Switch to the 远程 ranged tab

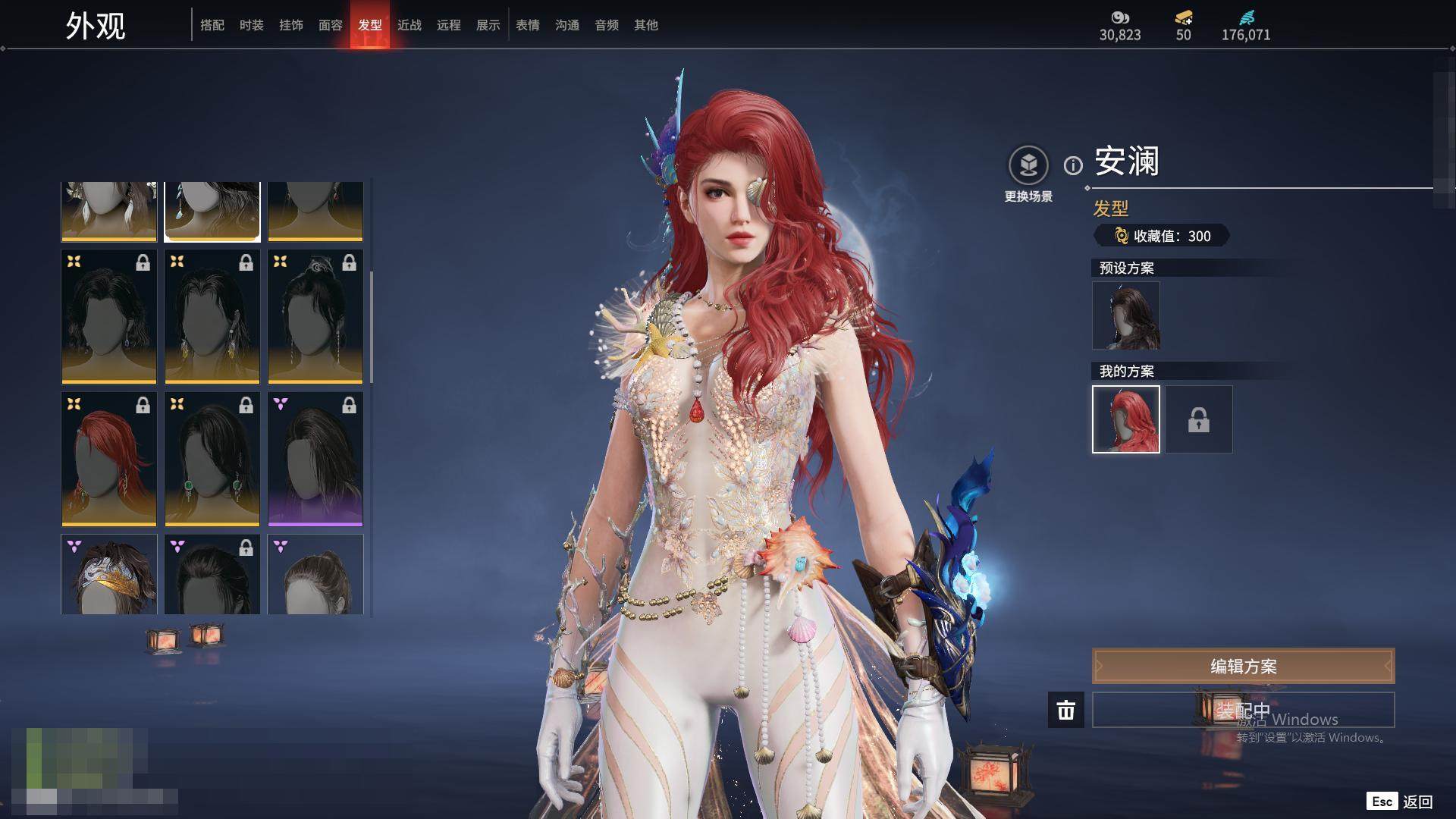coord(449,25)
